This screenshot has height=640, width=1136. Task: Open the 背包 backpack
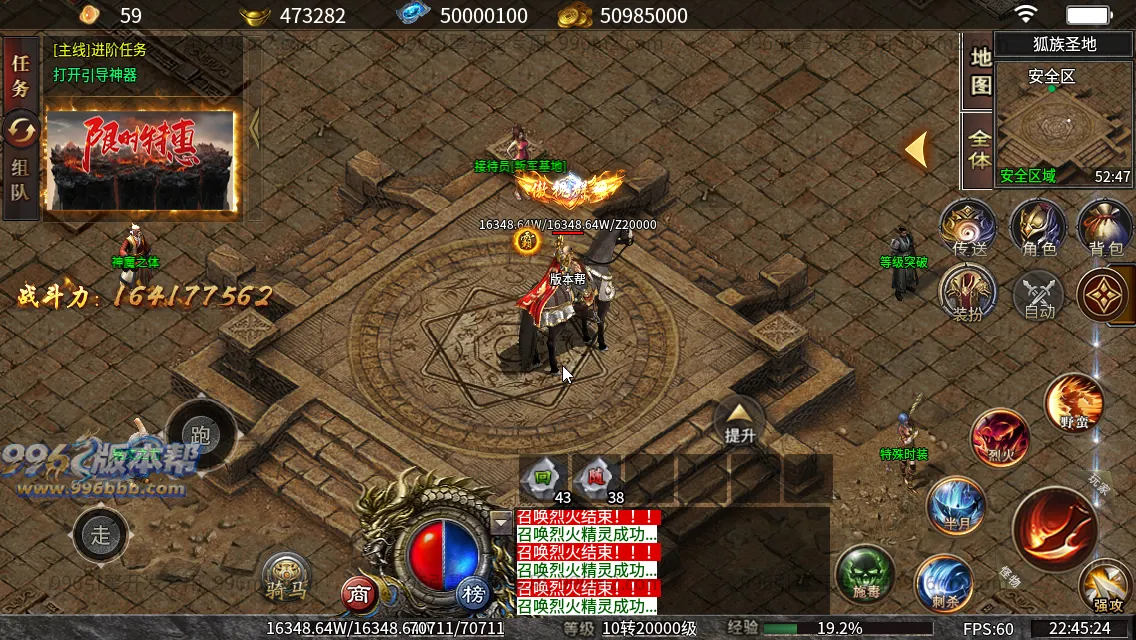(x=1105, y=228)
